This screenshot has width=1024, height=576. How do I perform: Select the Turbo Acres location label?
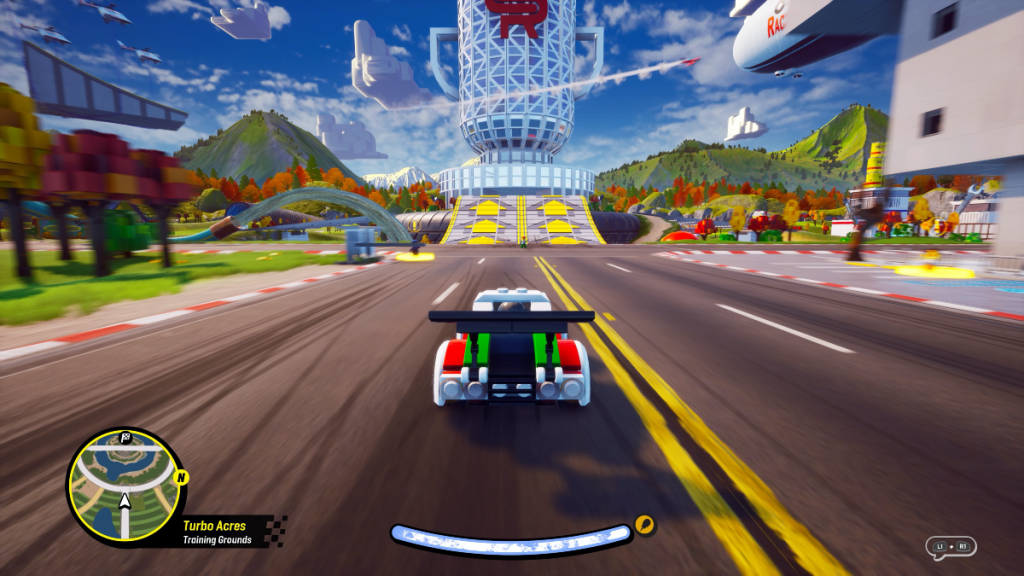(x=214, y=525)
